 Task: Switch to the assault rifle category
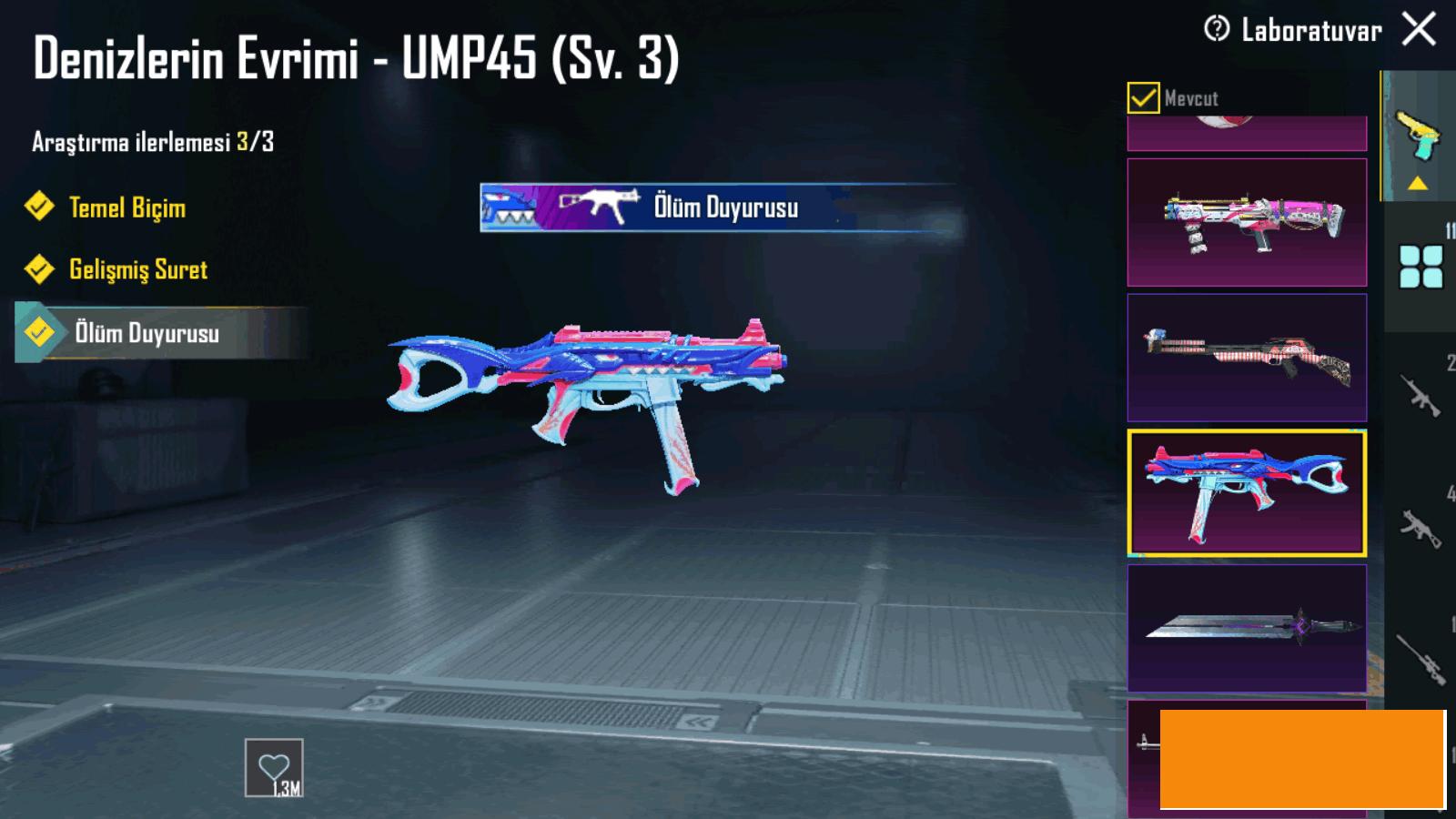1421,395
